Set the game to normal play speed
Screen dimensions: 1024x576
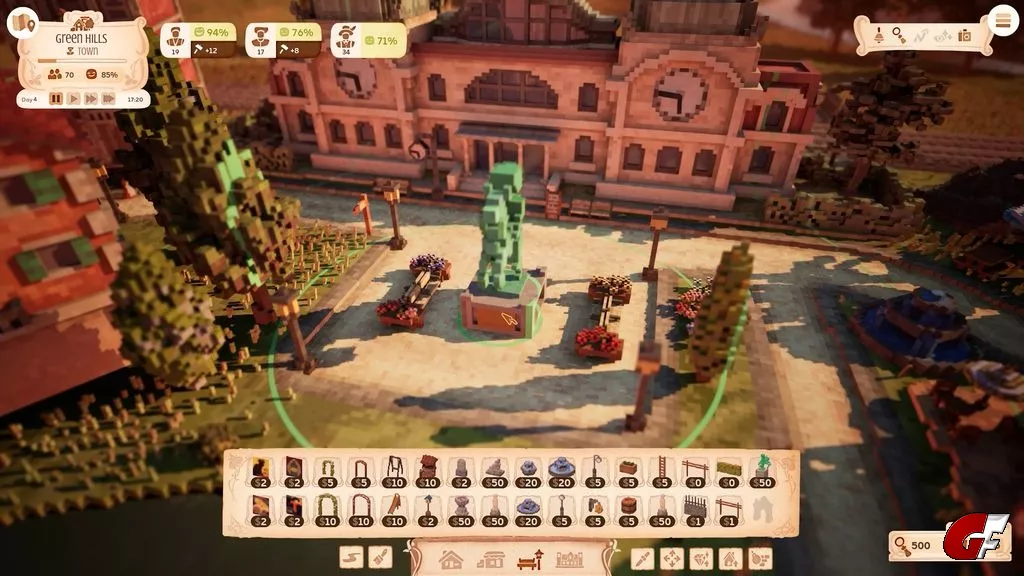[x=73, y=99]
